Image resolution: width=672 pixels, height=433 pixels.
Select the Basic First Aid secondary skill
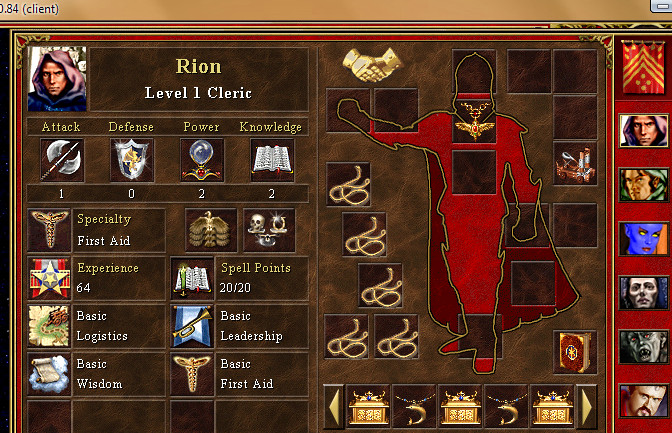point(240,373)
